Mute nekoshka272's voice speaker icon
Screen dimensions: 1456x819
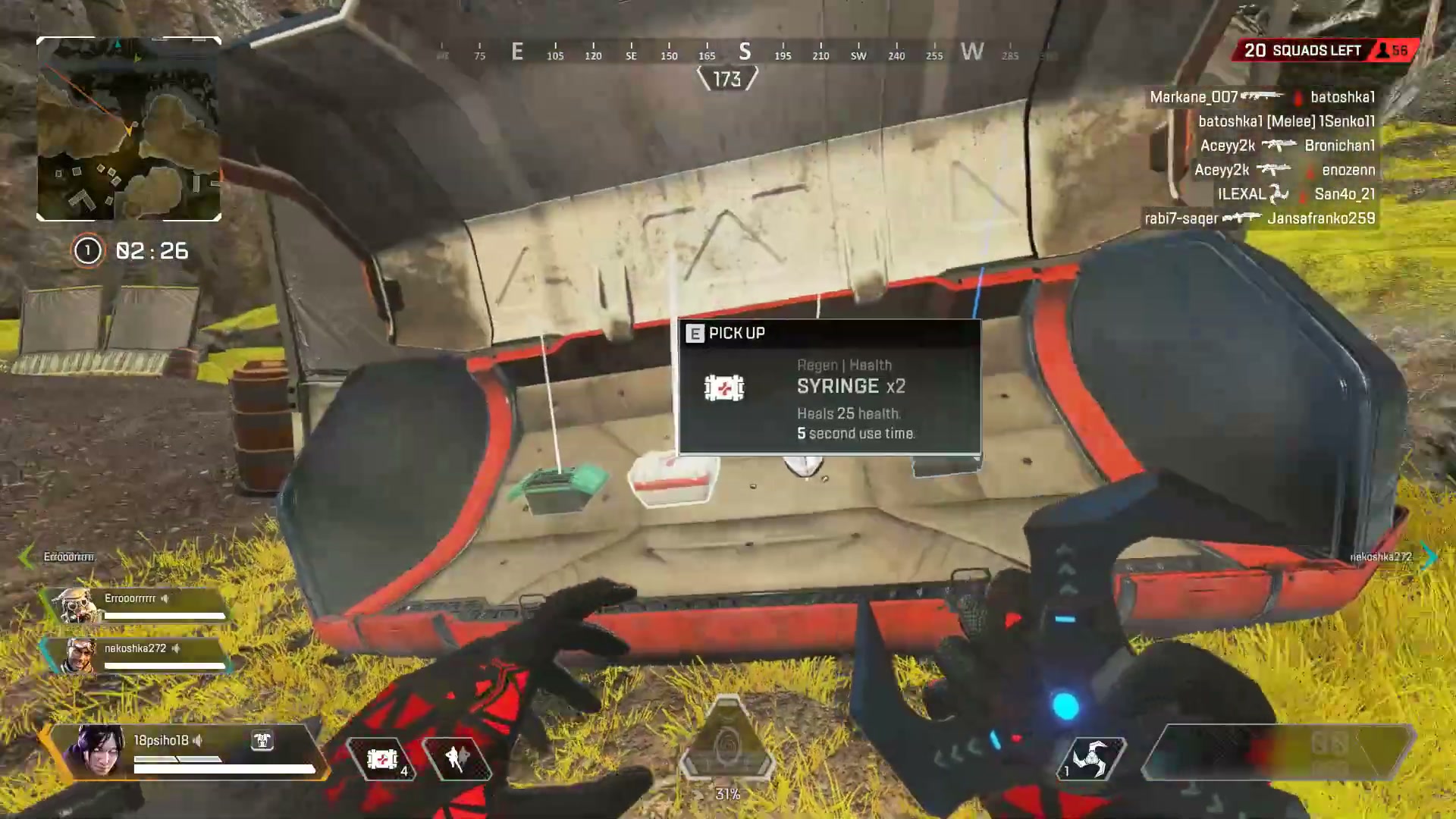point(176,648)
